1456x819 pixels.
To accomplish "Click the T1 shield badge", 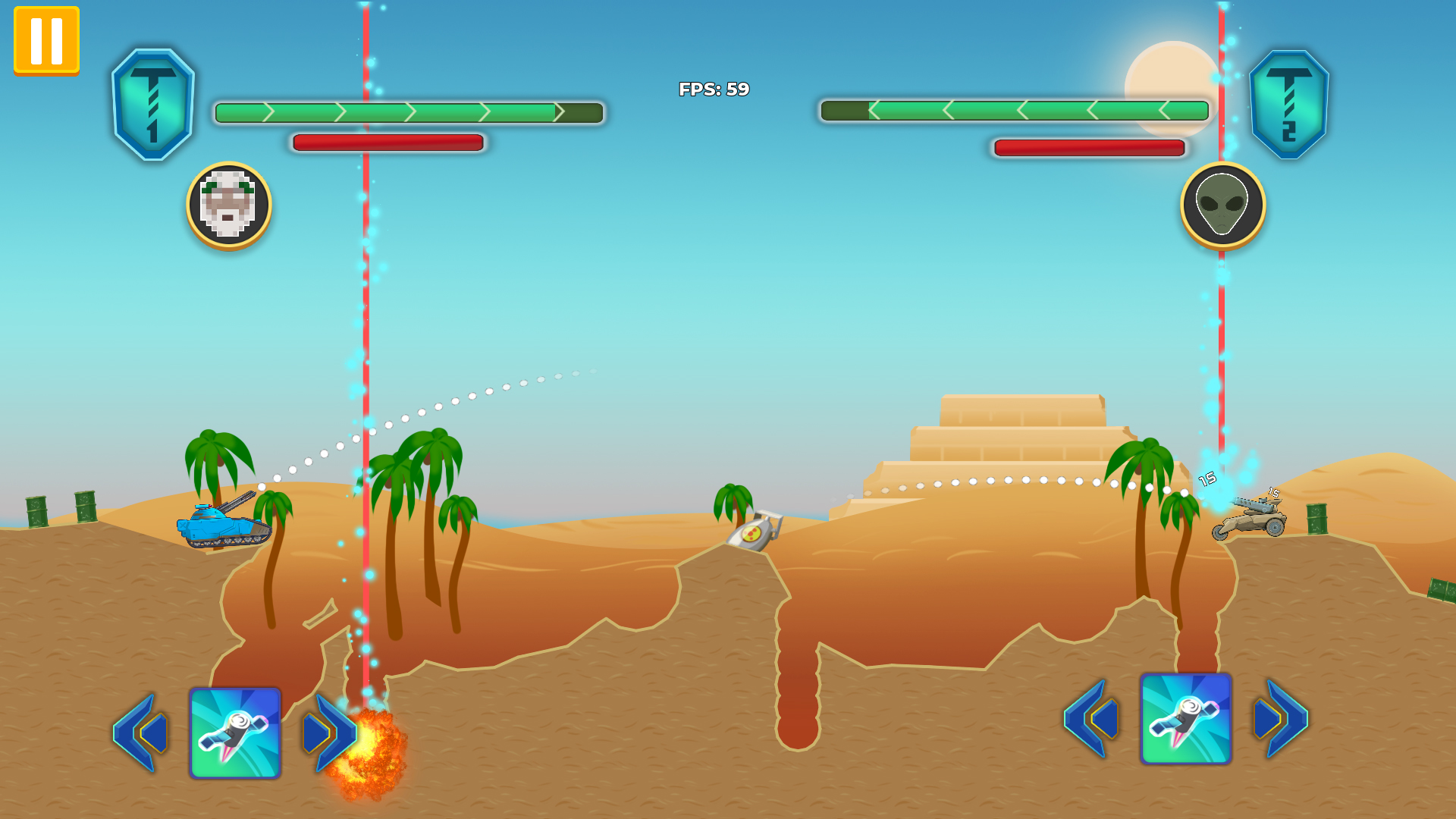I will coord(155,106).
